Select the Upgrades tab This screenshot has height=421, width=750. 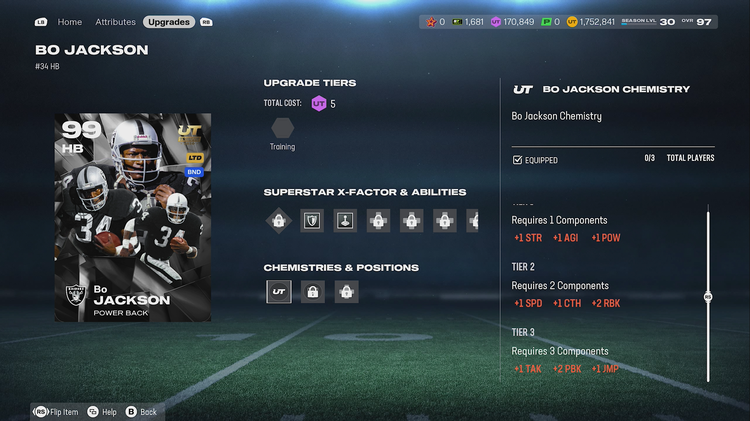pyautogui.click(x=169, y=21)
